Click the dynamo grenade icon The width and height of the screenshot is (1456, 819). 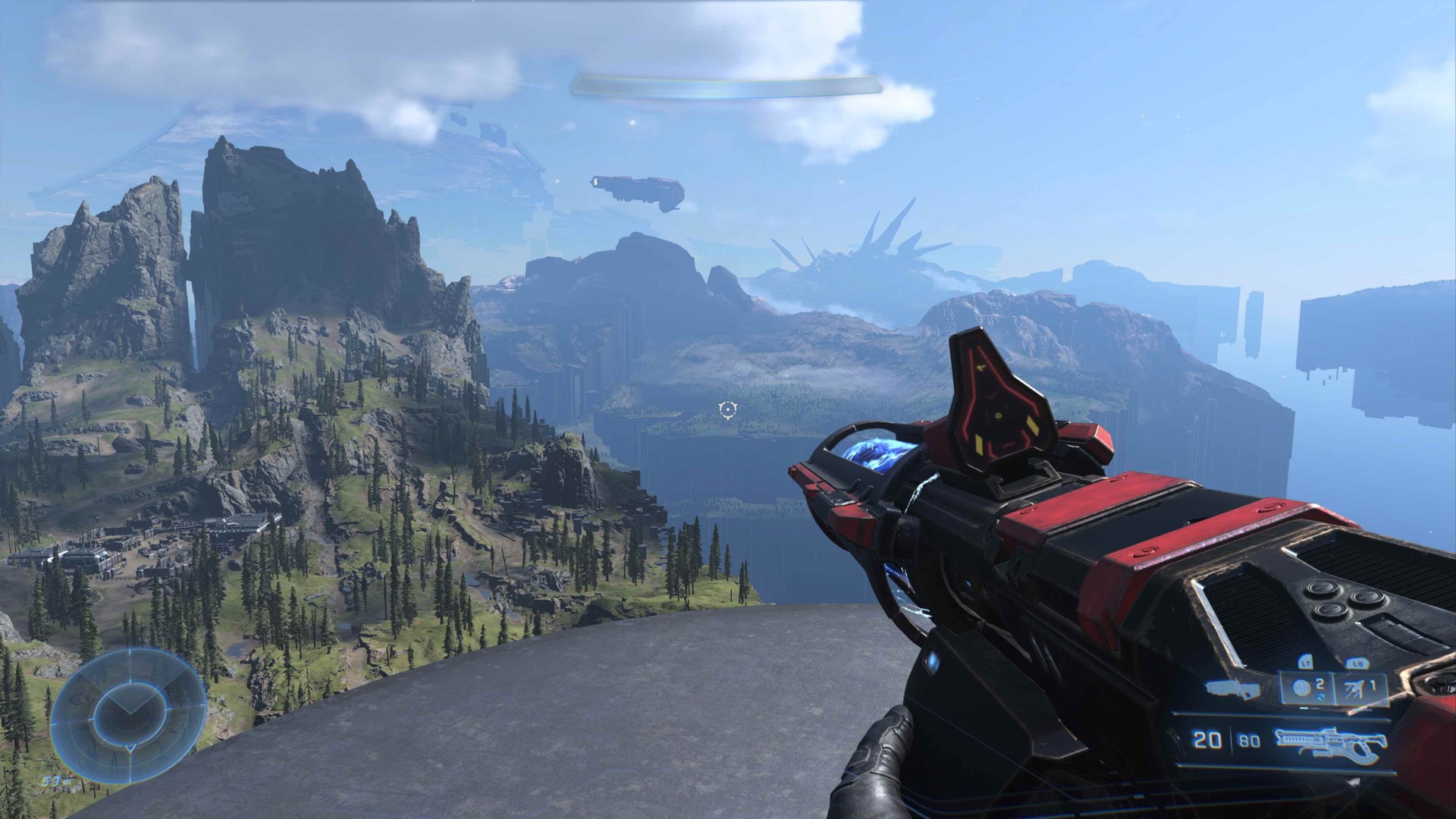coord(1302,686)
